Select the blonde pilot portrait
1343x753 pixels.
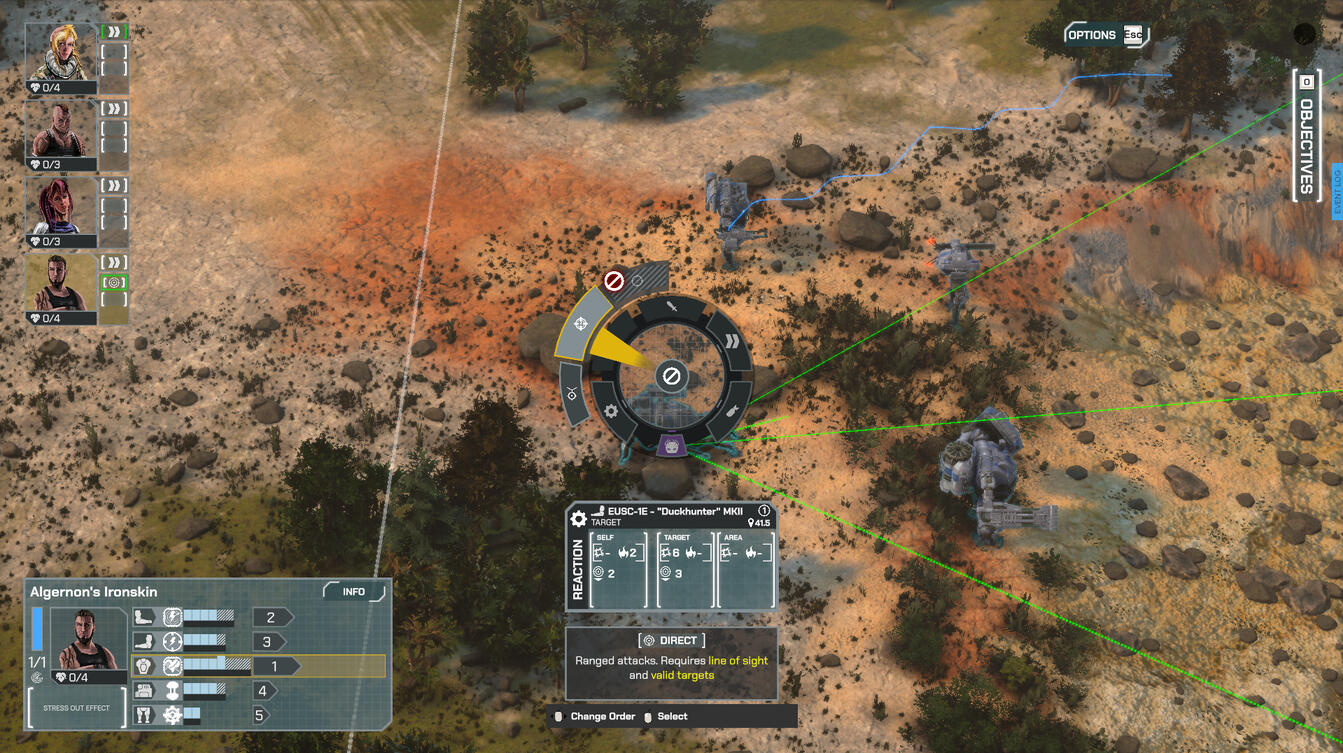click(60, 51)
